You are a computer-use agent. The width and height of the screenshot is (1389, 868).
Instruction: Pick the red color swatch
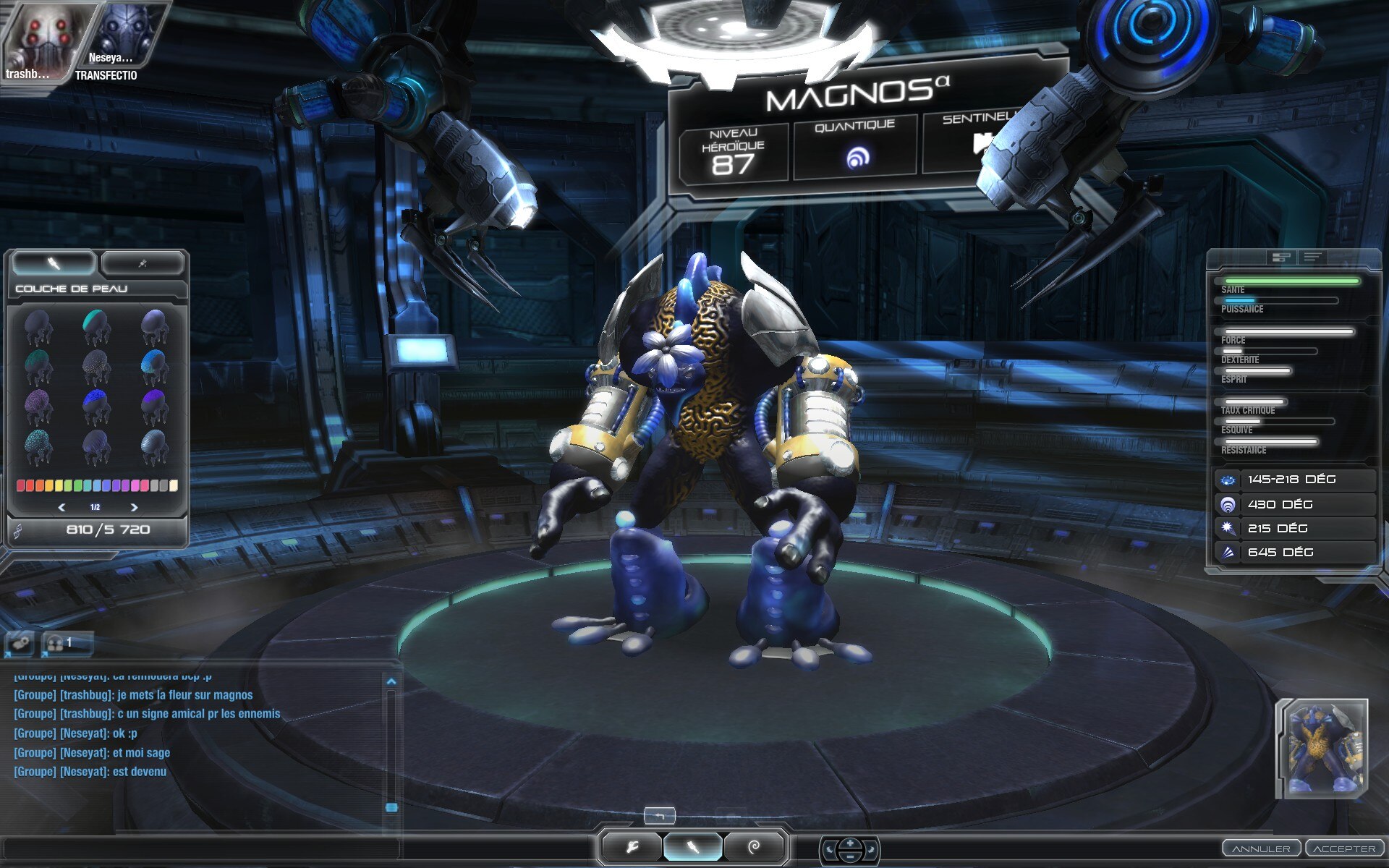pos(21,485)
